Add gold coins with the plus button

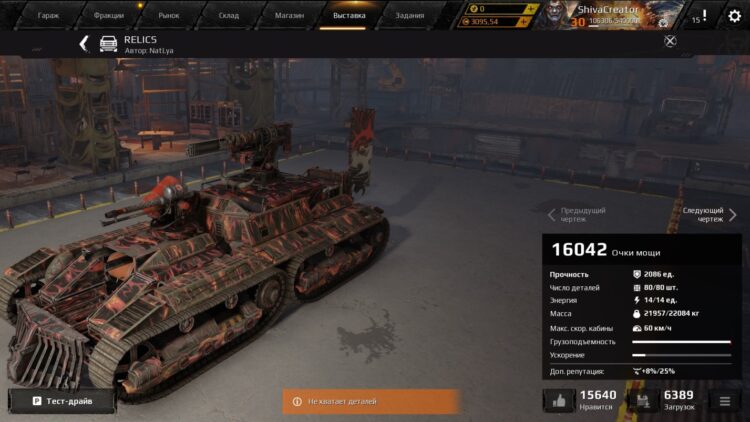531,8
